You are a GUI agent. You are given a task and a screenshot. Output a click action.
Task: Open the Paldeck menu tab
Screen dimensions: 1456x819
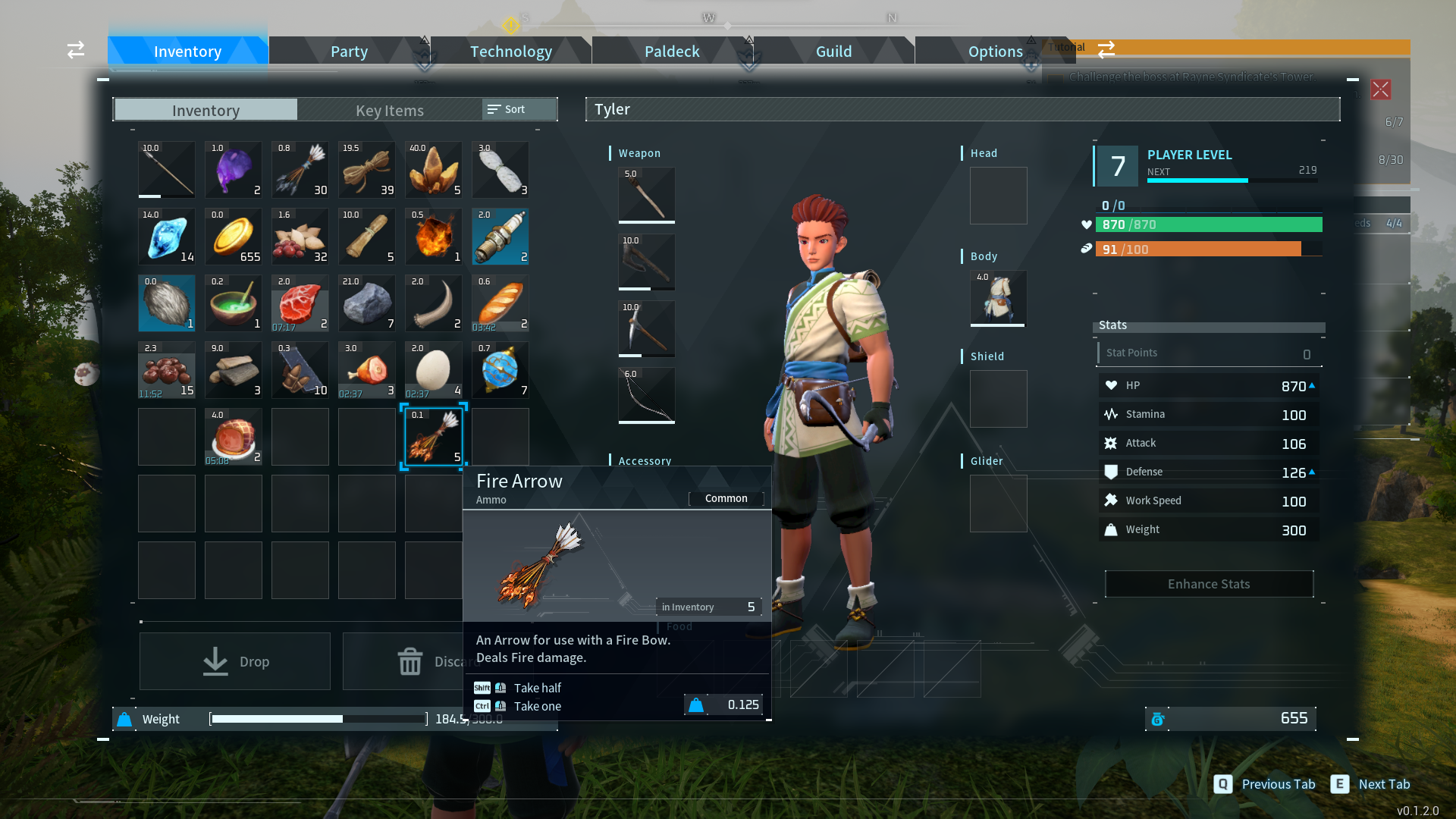(x=671, y=51)
